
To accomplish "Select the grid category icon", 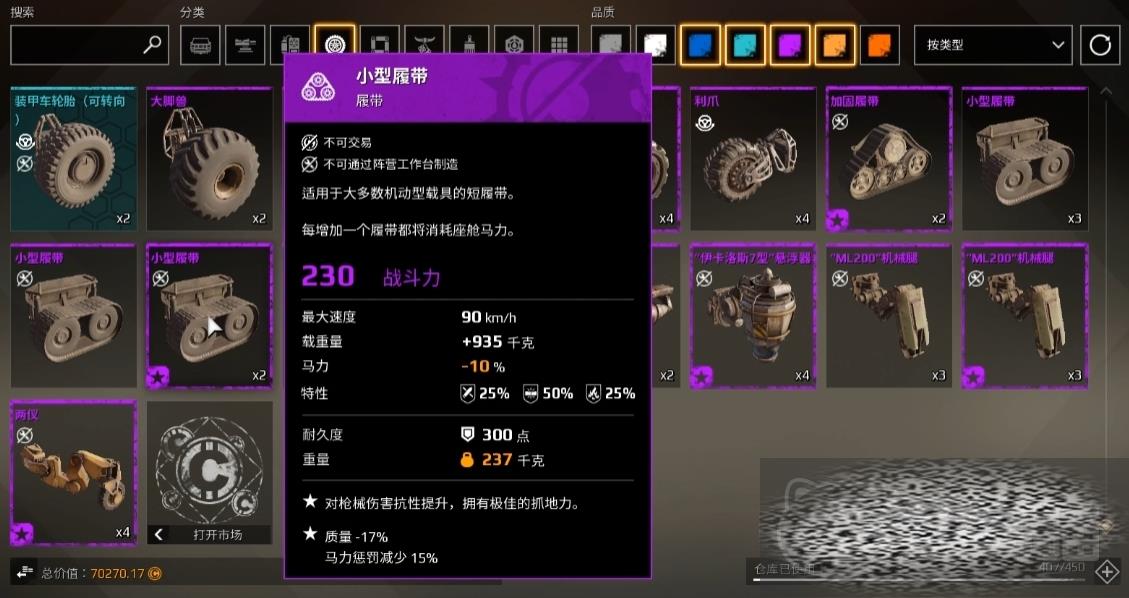I will 558,45.
